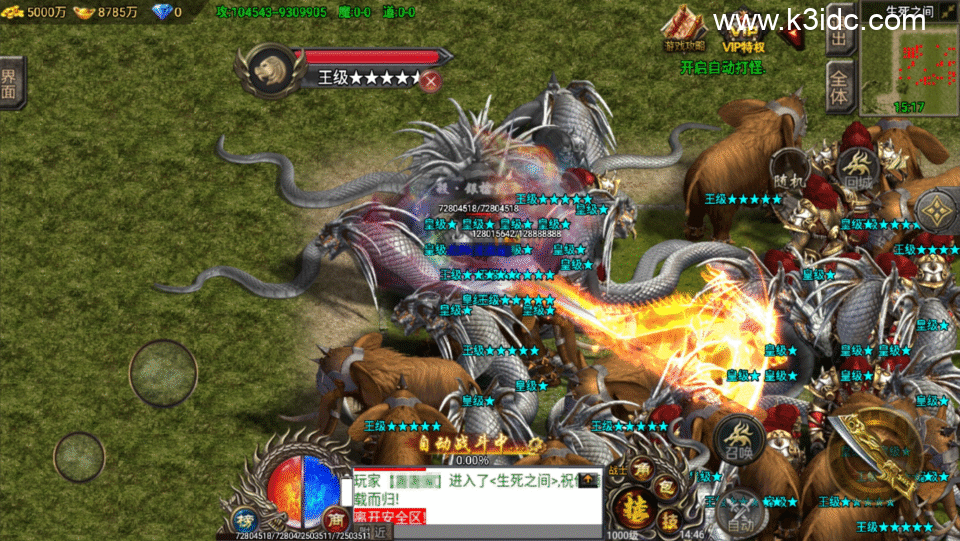Open the 商 shop button by the orb
The height and width of the screenshot is (541, 960).
point(337,519)
